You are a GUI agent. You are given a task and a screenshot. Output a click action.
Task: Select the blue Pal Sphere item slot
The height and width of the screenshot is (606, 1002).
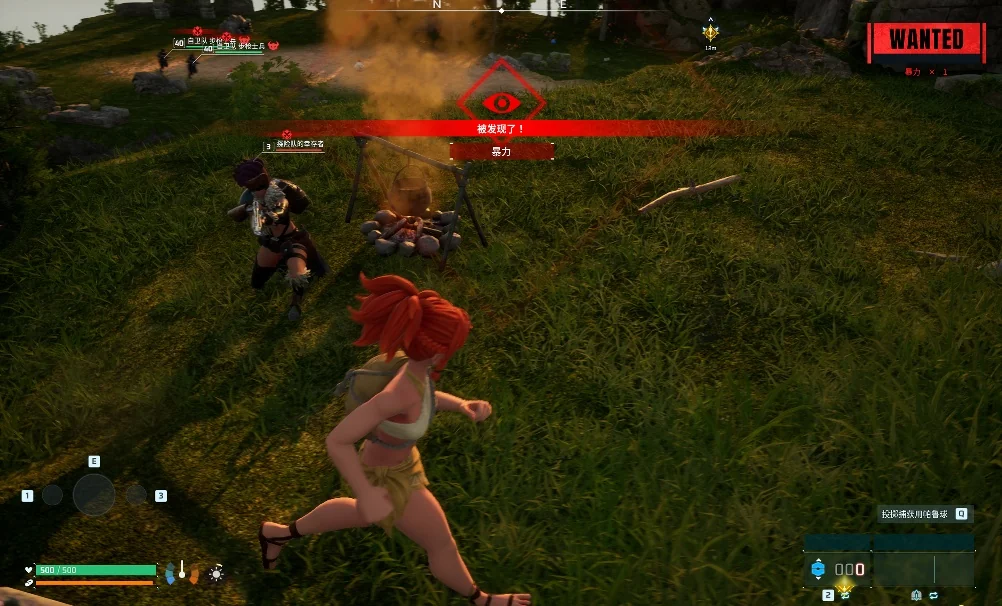pos(818,570)
